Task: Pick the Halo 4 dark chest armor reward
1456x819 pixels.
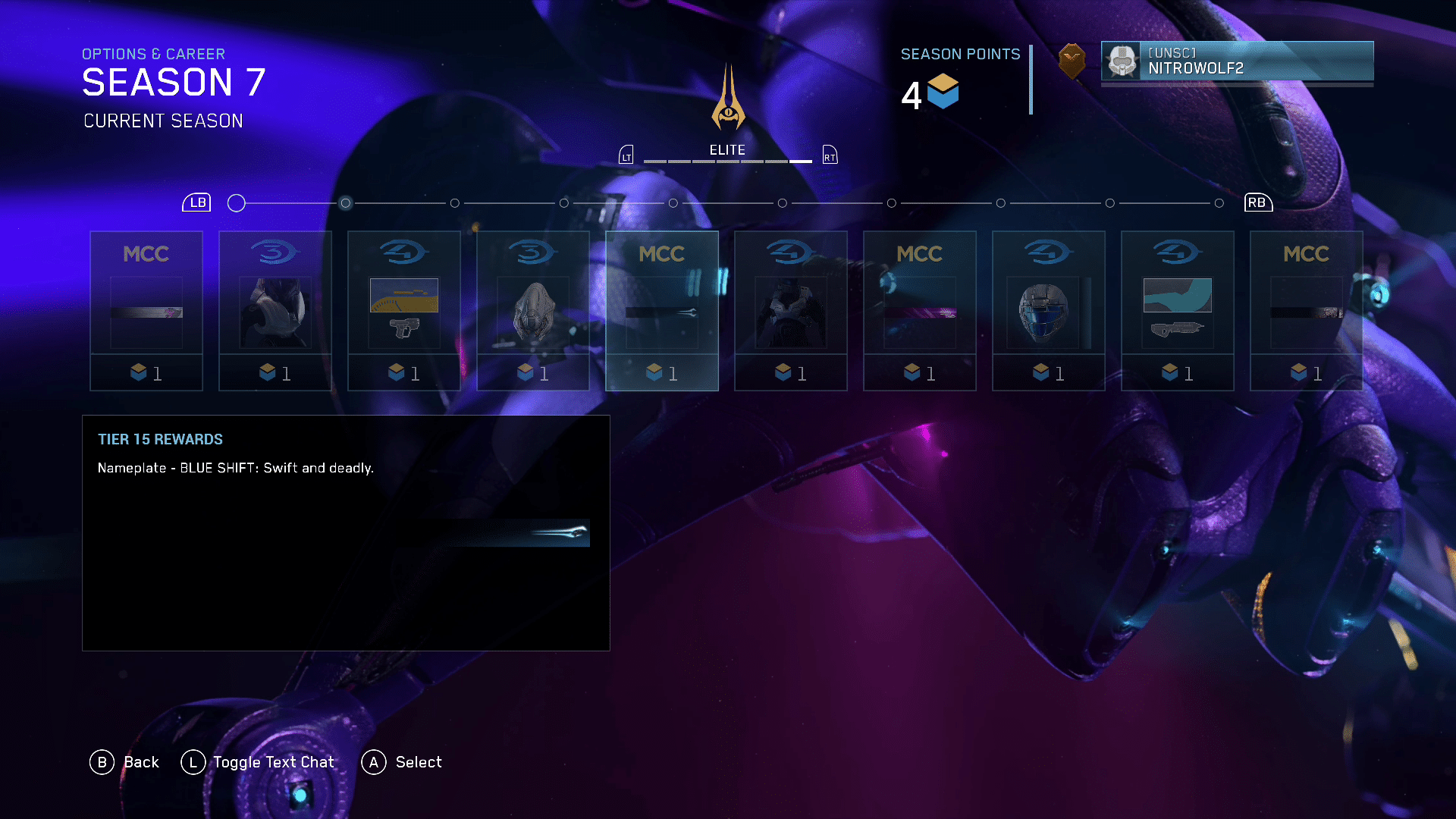Action: tap(790, 311)
